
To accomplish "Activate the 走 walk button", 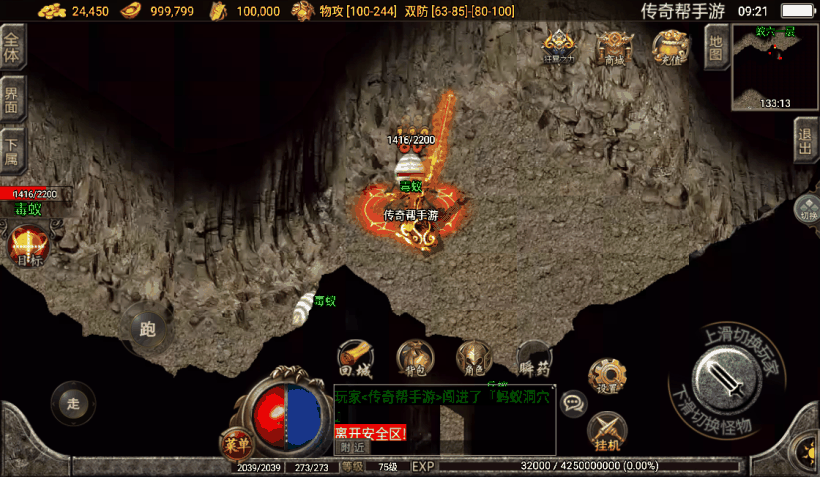I will 73,403.
